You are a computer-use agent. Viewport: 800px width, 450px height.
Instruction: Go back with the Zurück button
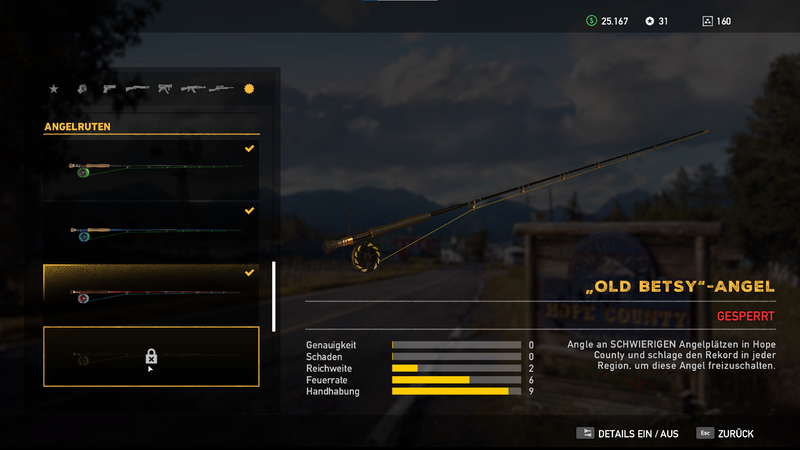click(x=726, y=433)
